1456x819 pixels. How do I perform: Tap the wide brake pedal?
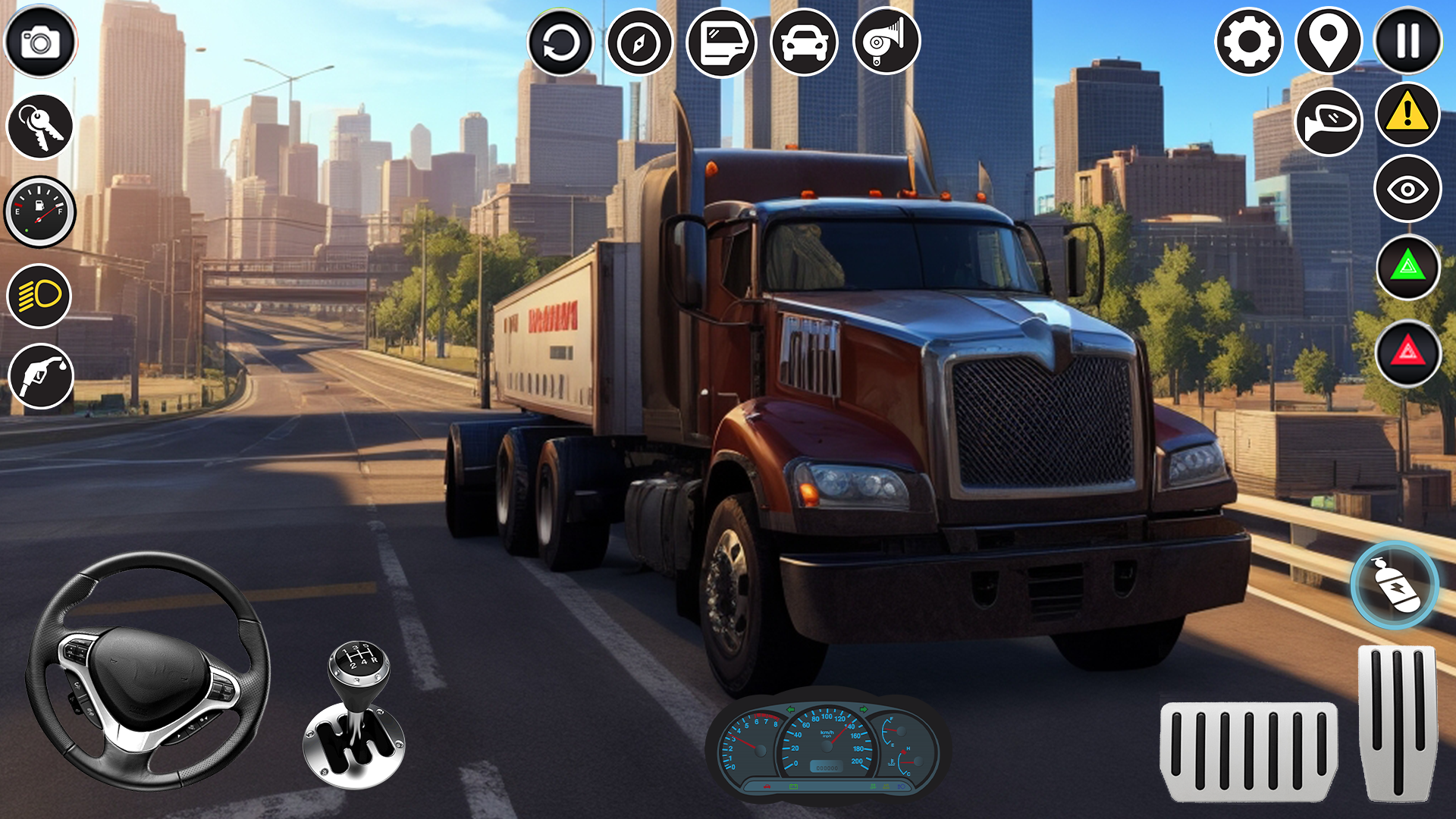pos(1248,751)
